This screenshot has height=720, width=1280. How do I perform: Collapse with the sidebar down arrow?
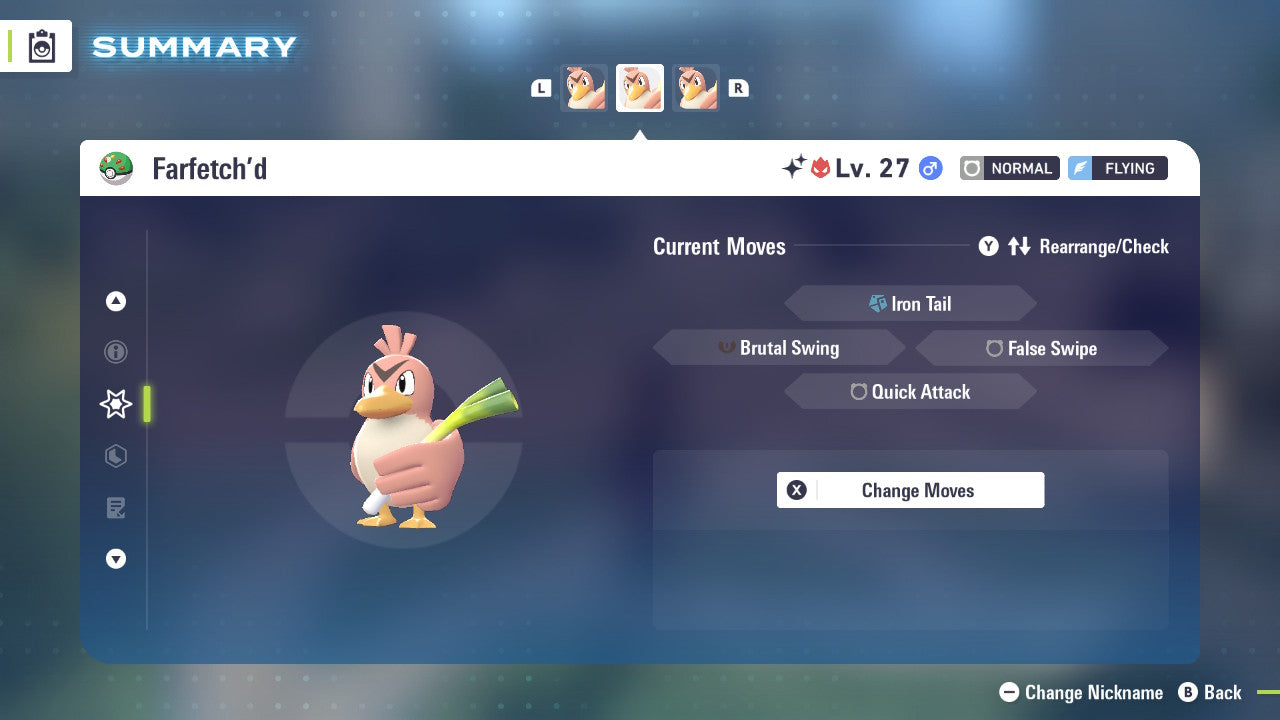(x=115, y=559)
